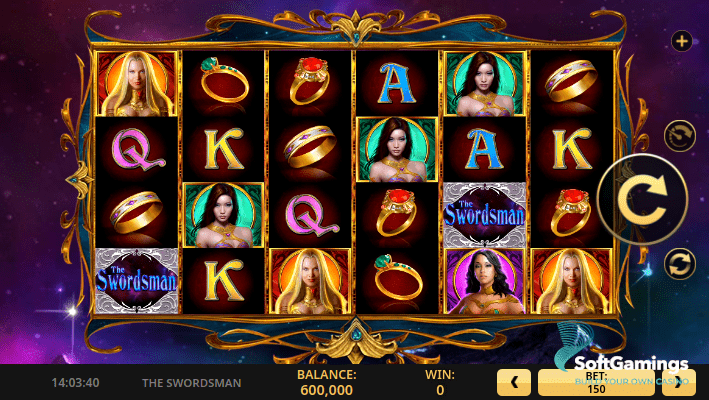
Task: Spin the reels with the large arrow button
Action: (642, 200)
